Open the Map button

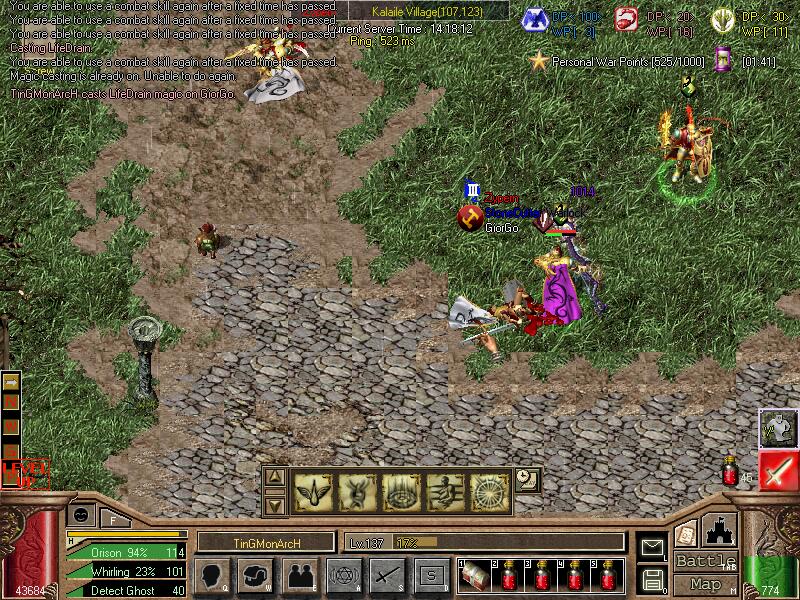706,584
